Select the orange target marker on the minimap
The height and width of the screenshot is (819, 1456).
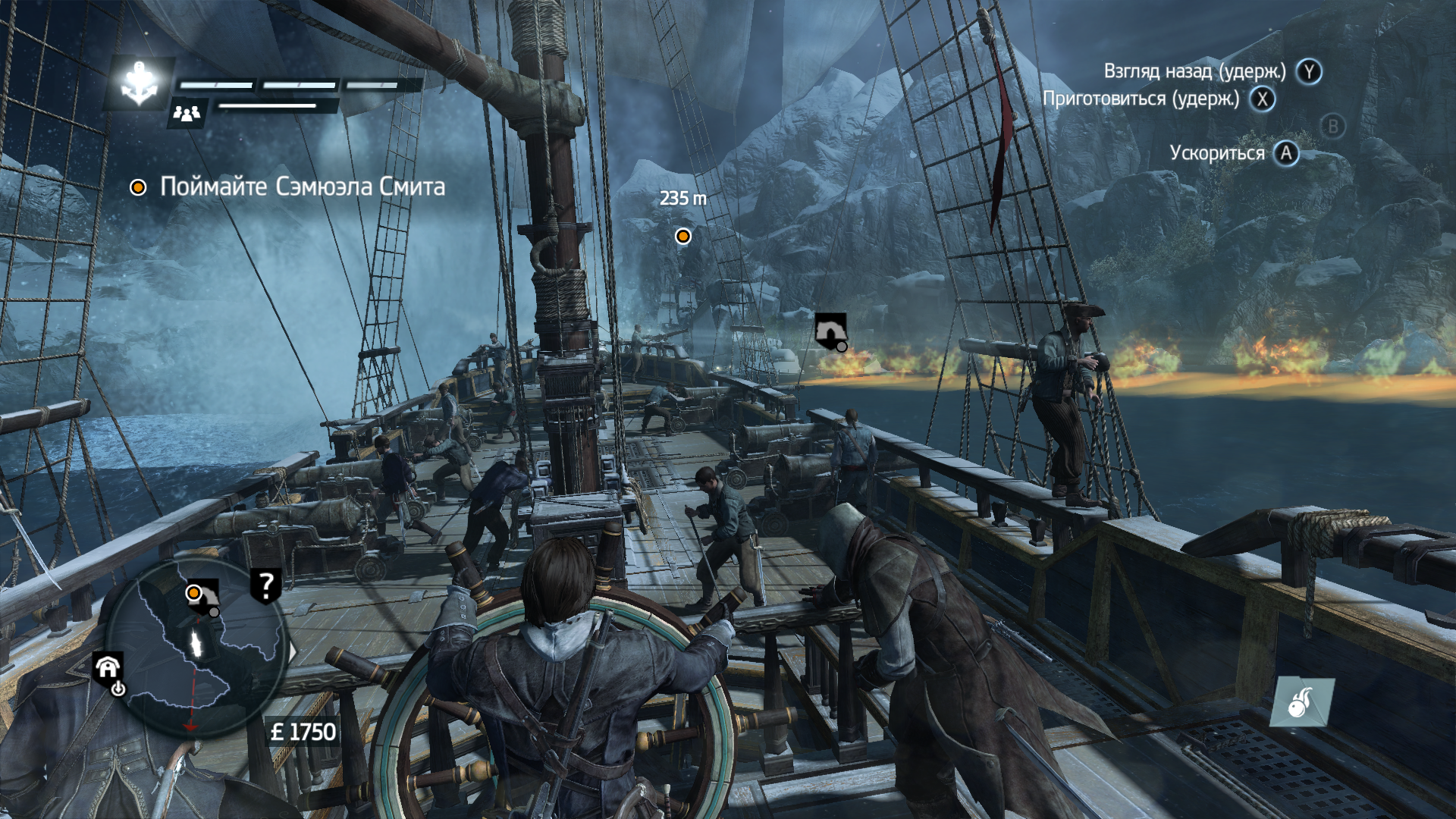[x=194, y=592]
